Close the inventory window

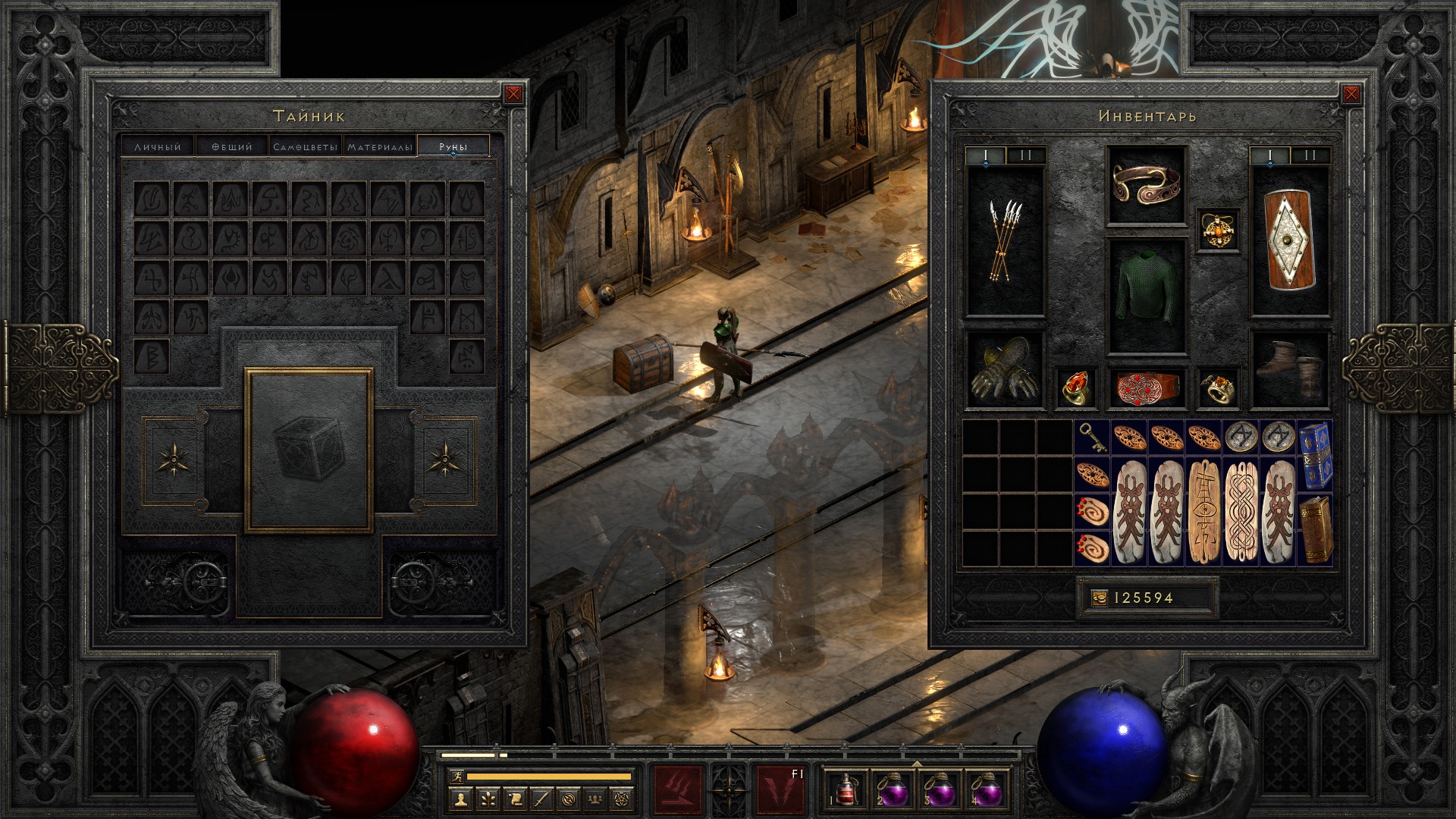[1351, 94]
